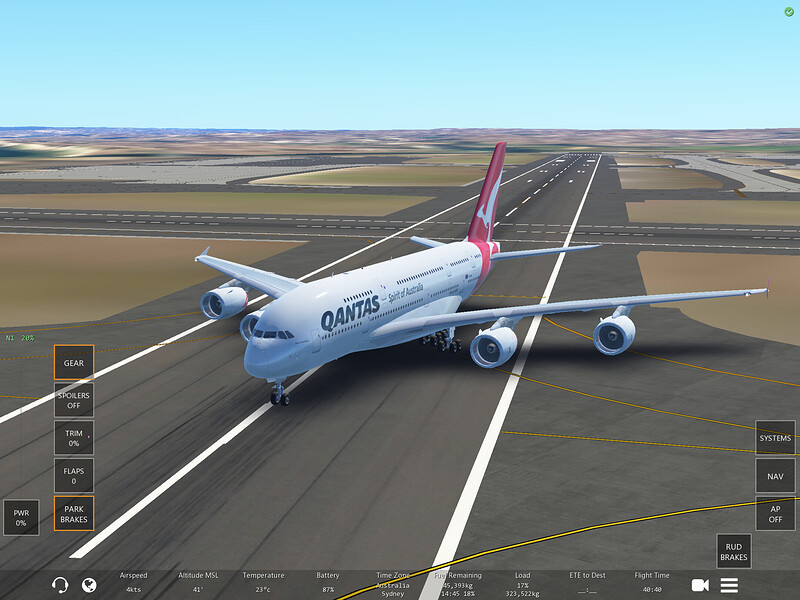This screenshot has width=800, height=600.
Task: Open the globe map icon
Action: pyautogui.click(x=89, y=585)
